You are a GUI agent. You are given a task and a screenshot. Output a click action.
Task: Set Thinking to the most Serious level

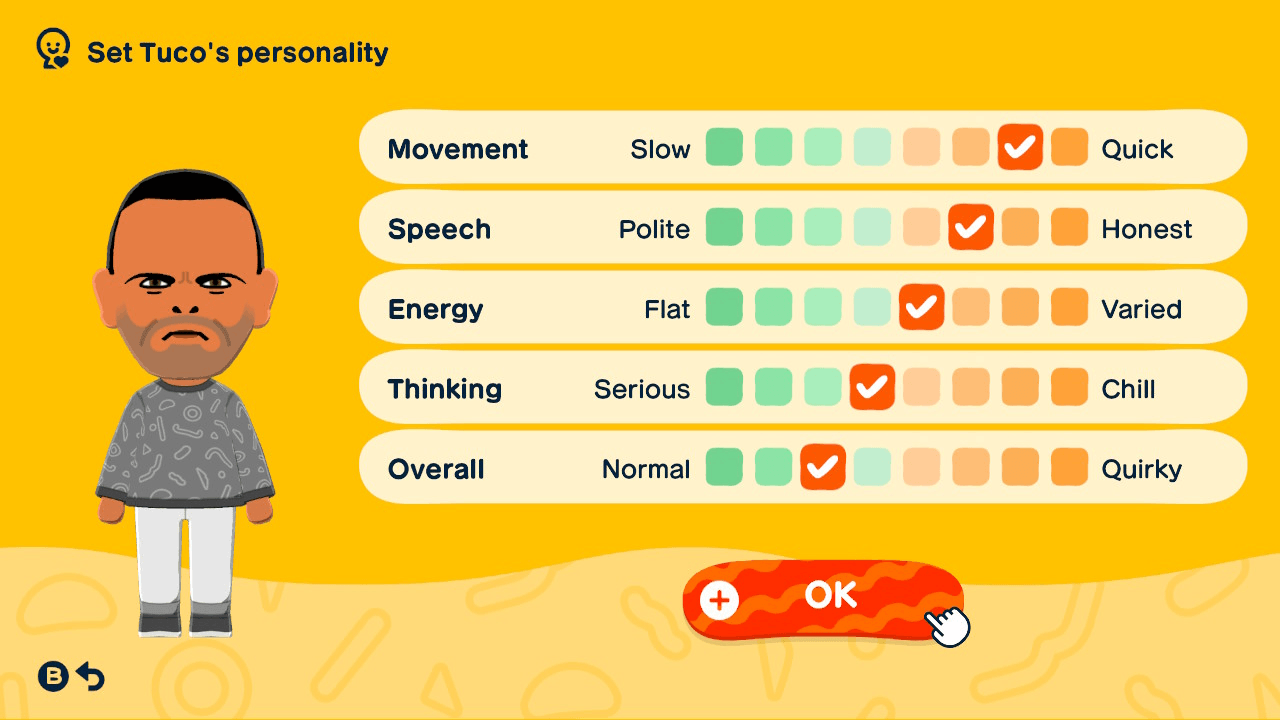tap(724, 388)
